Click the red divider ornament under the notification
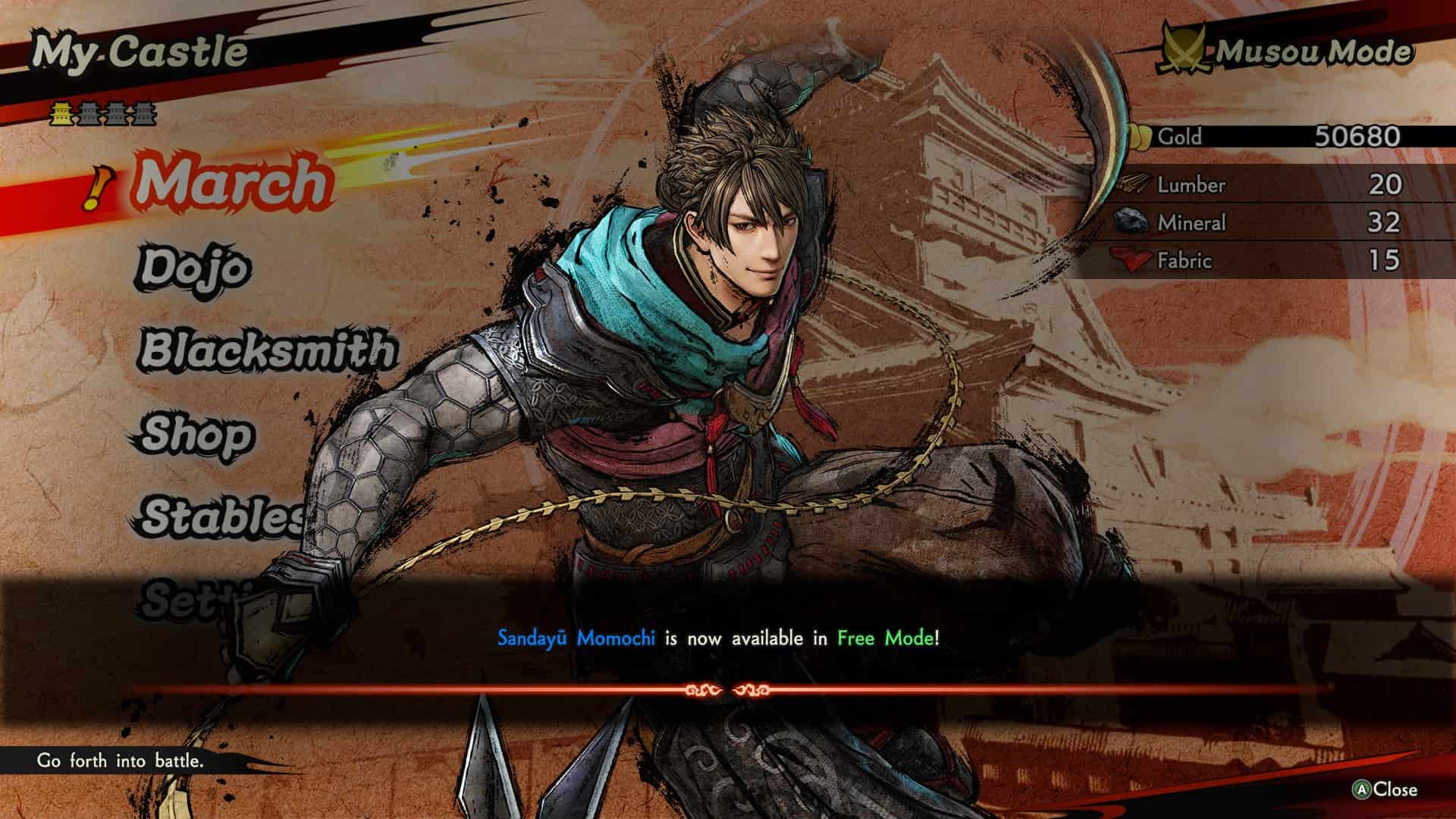 coord(728,689)
